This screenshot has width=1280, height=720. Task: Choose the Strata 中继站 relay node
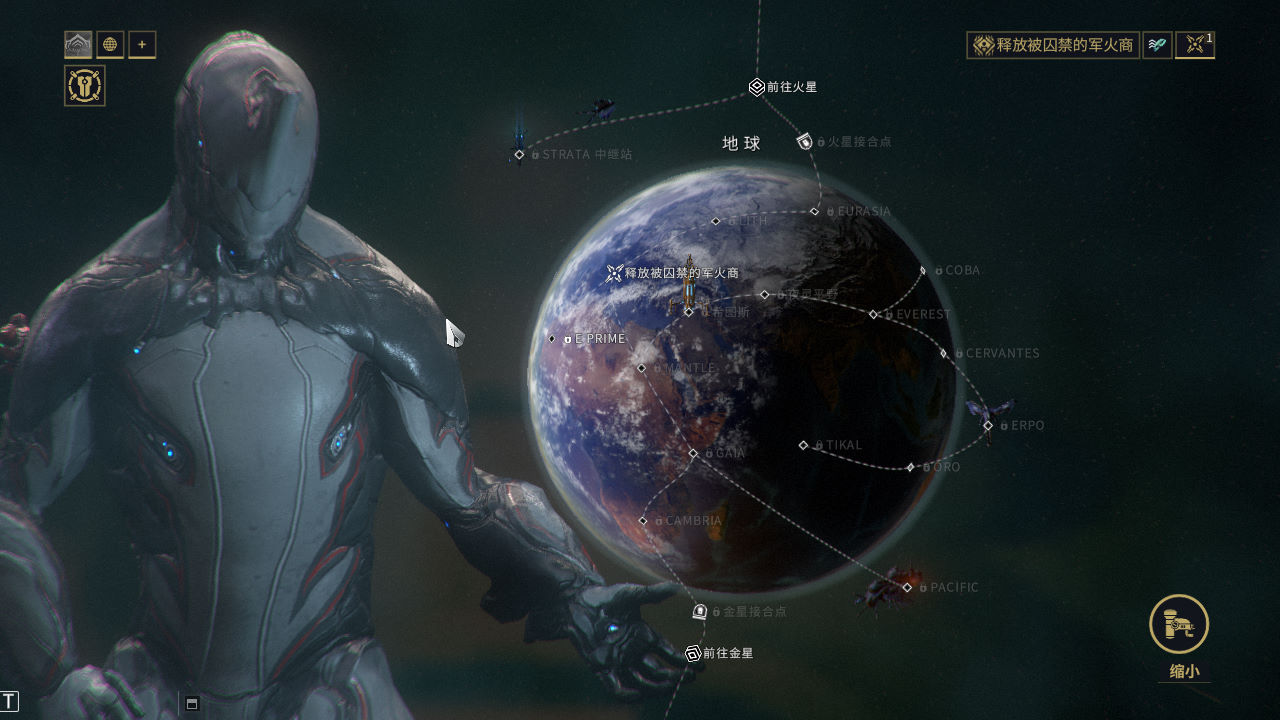519,154
